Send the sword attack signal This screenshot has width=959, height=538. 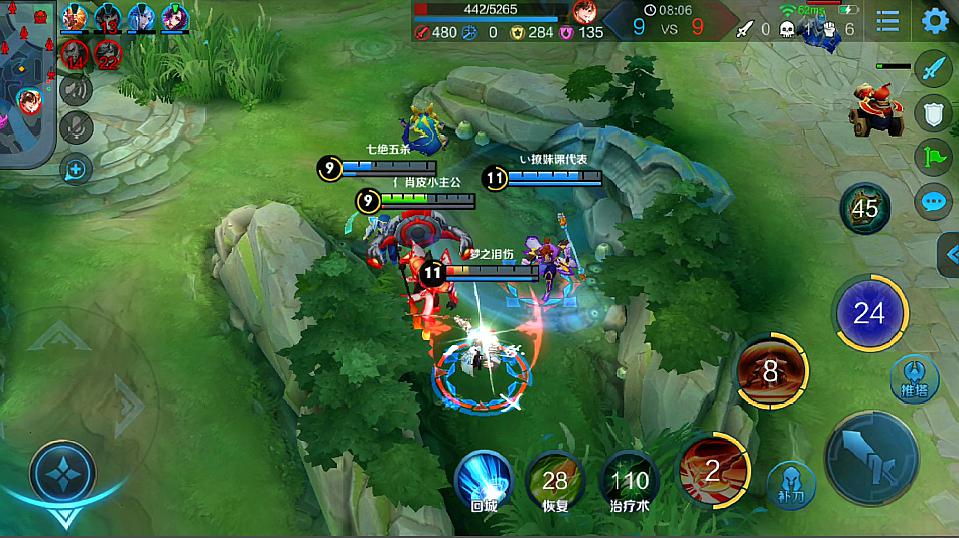934,70
